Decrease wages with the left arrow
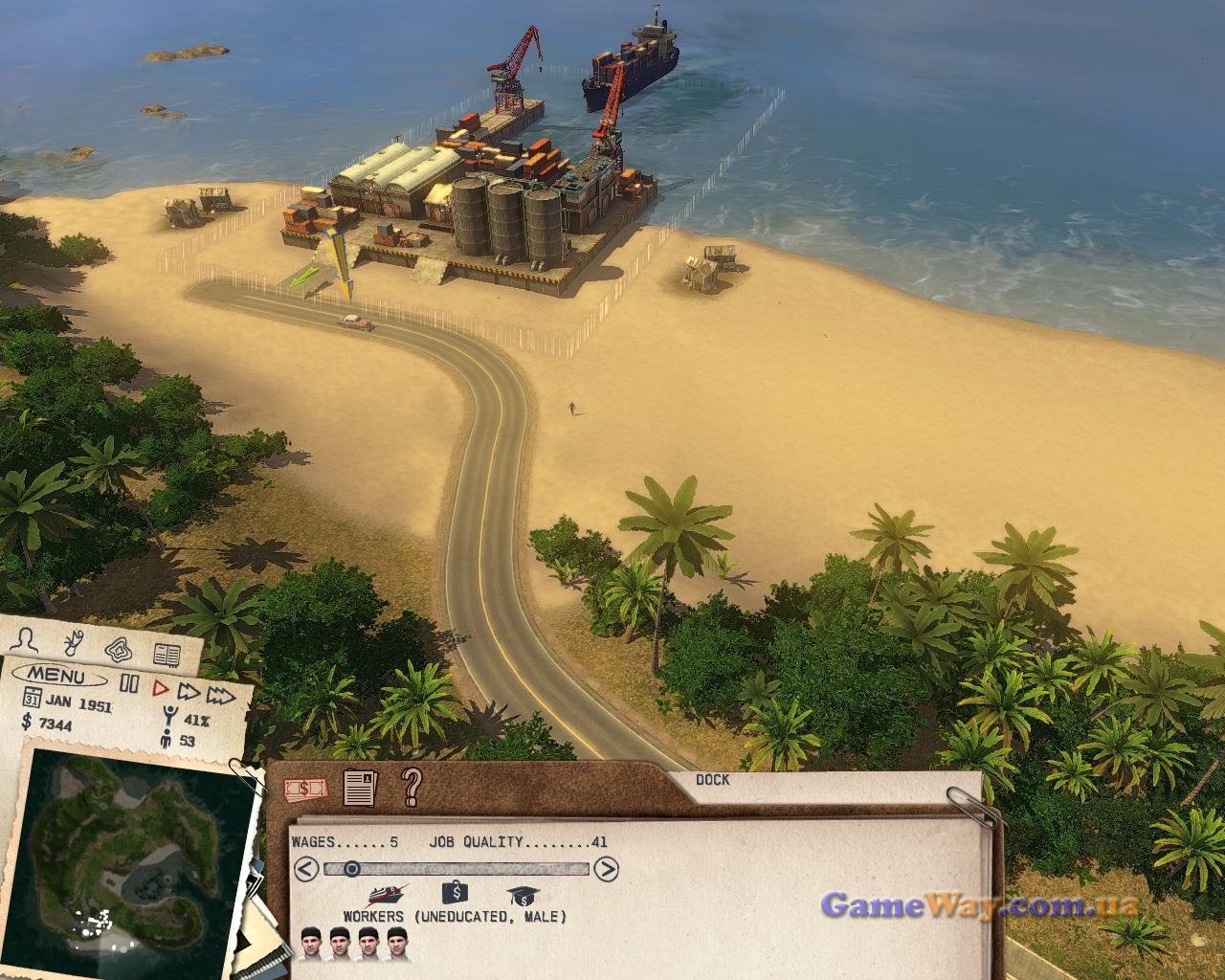 pyautogui.click(x=305, y=869)
